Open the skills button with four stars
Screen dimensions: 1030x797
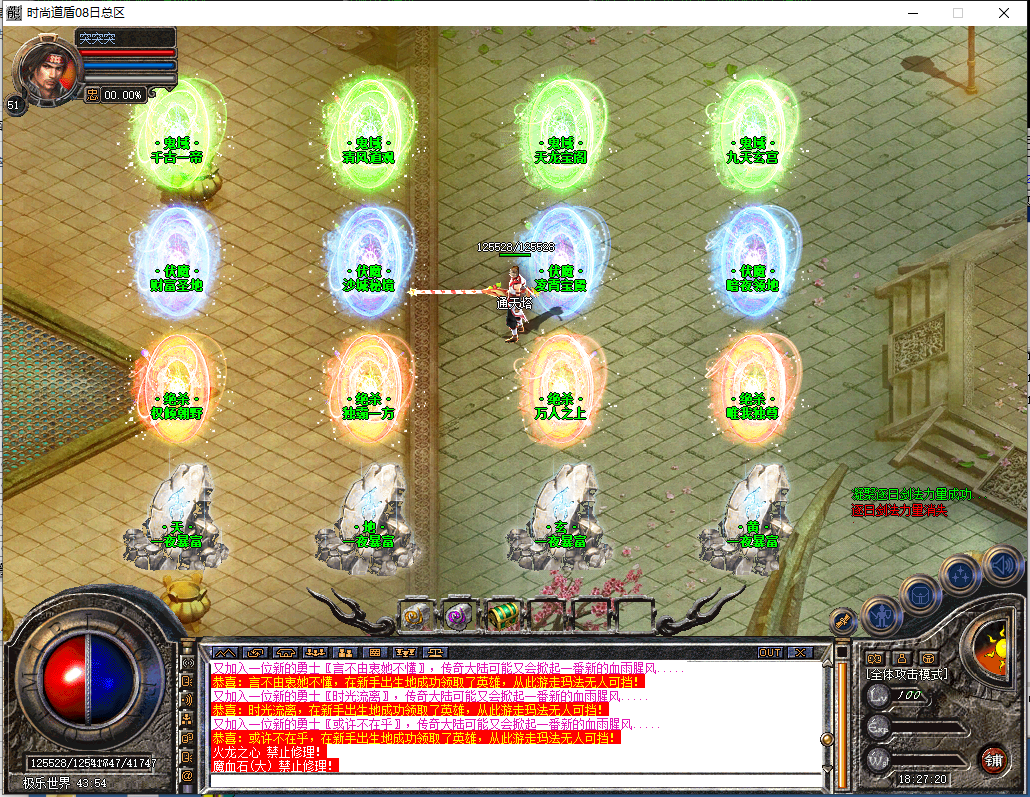959,574
